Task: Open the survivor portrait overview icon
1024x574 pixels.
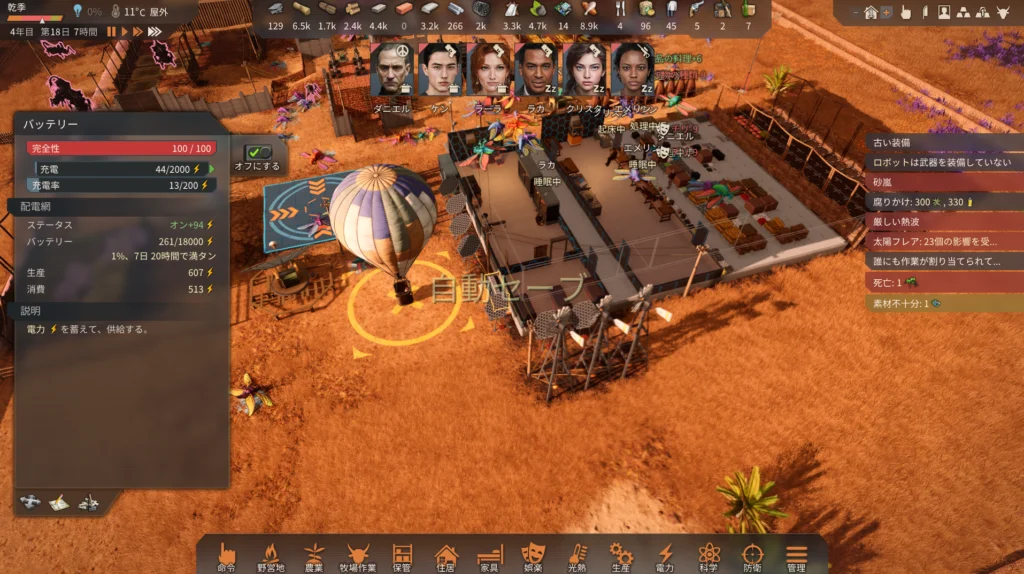Action: point(943,13)
